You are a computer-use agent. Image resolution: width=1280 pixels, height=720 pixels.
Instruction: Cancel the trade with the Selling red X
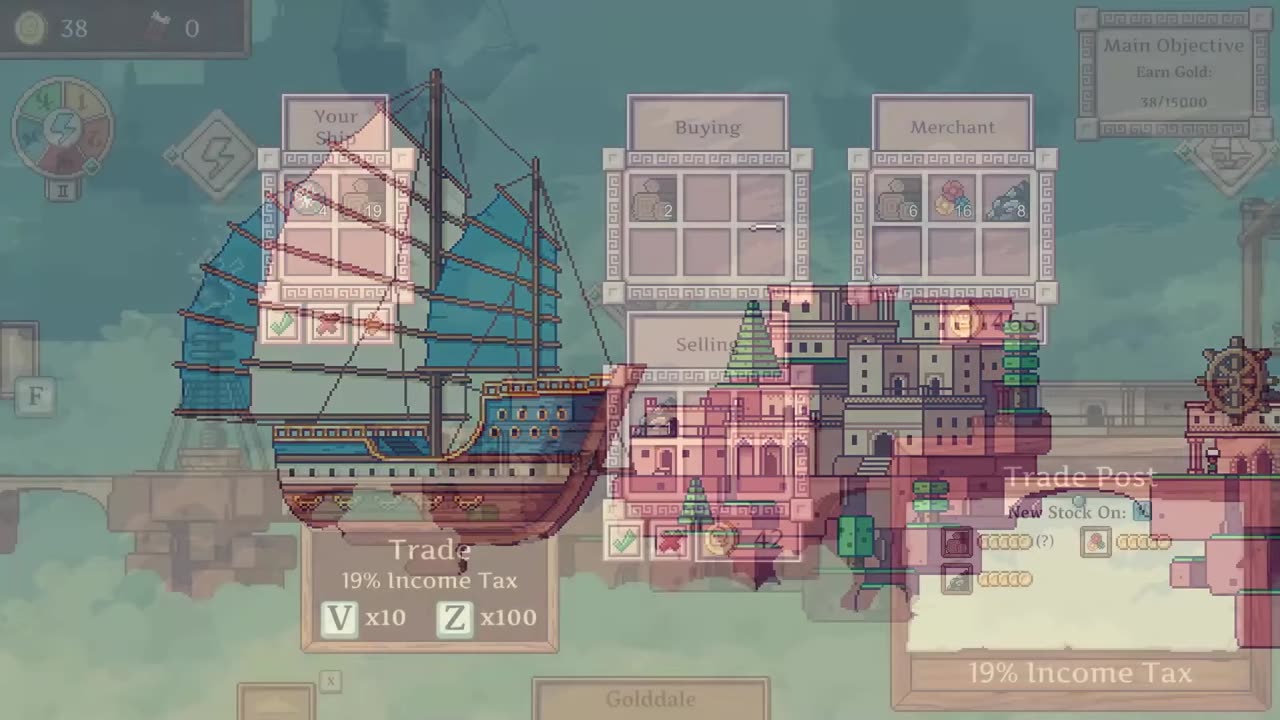click(x=670, y=541)
